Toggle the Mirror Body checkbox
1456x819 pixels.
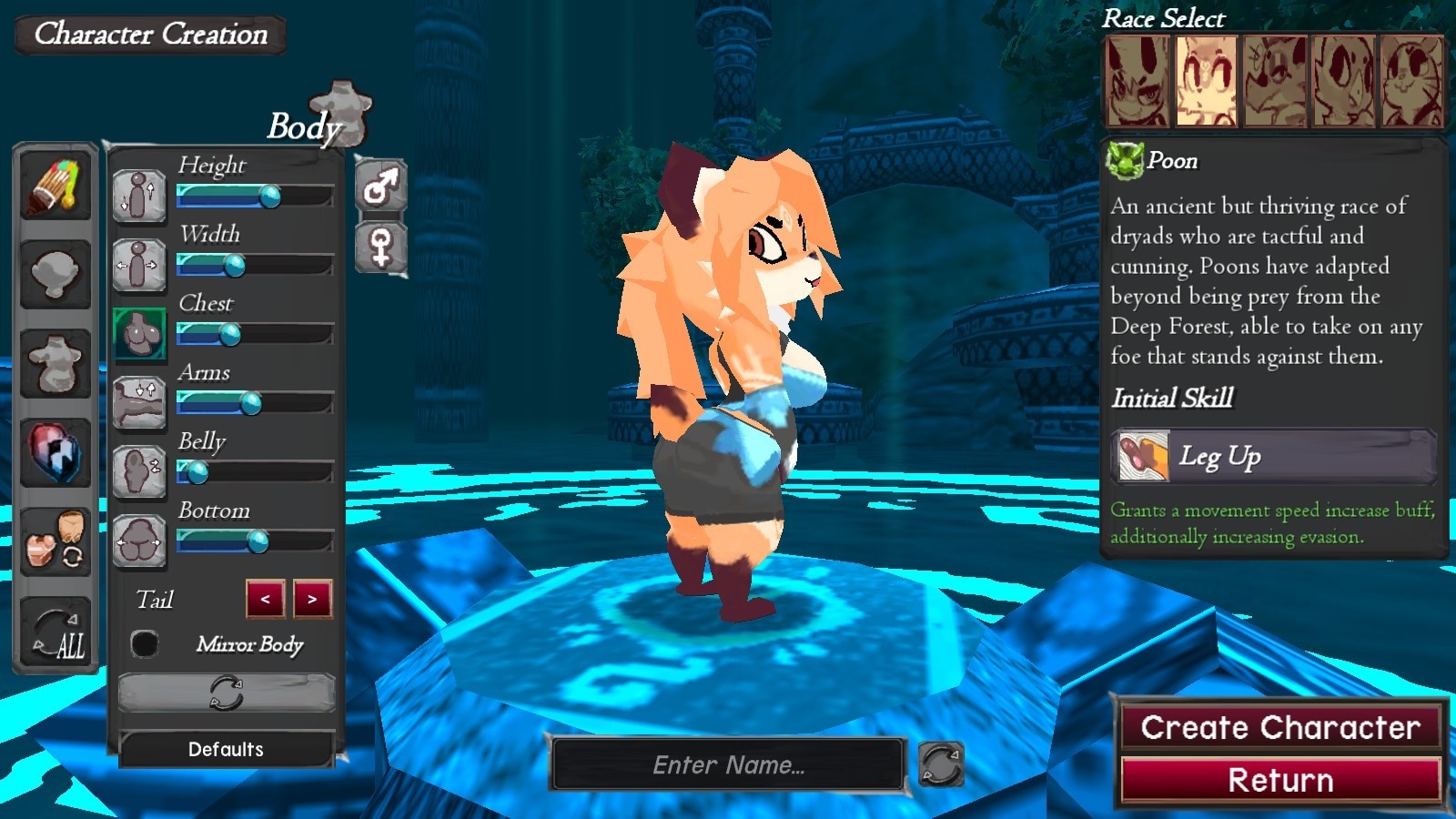[x=144, y=644]
